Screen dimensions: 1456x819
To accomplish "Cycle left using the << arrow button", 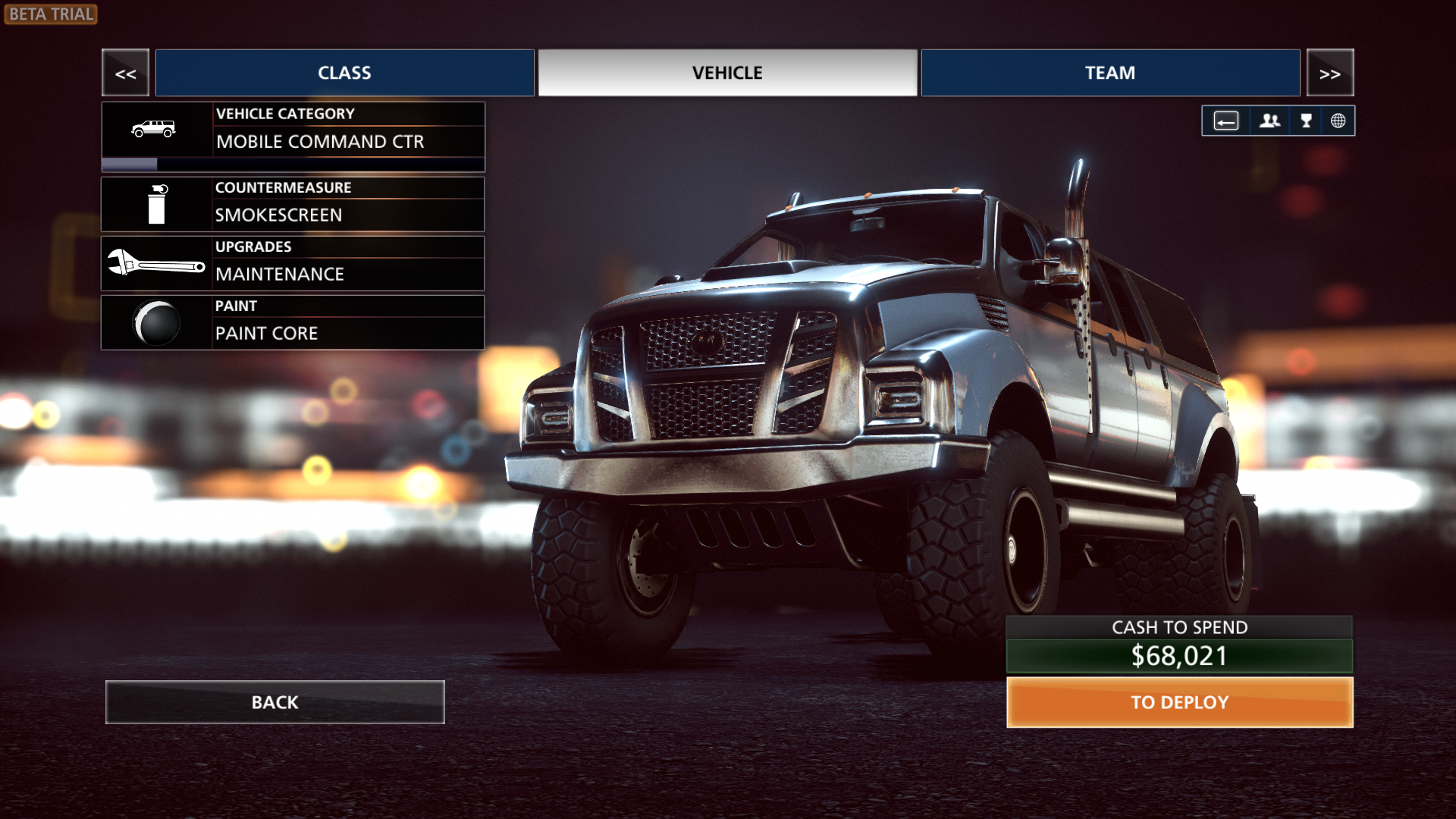I will click(125, 73).
